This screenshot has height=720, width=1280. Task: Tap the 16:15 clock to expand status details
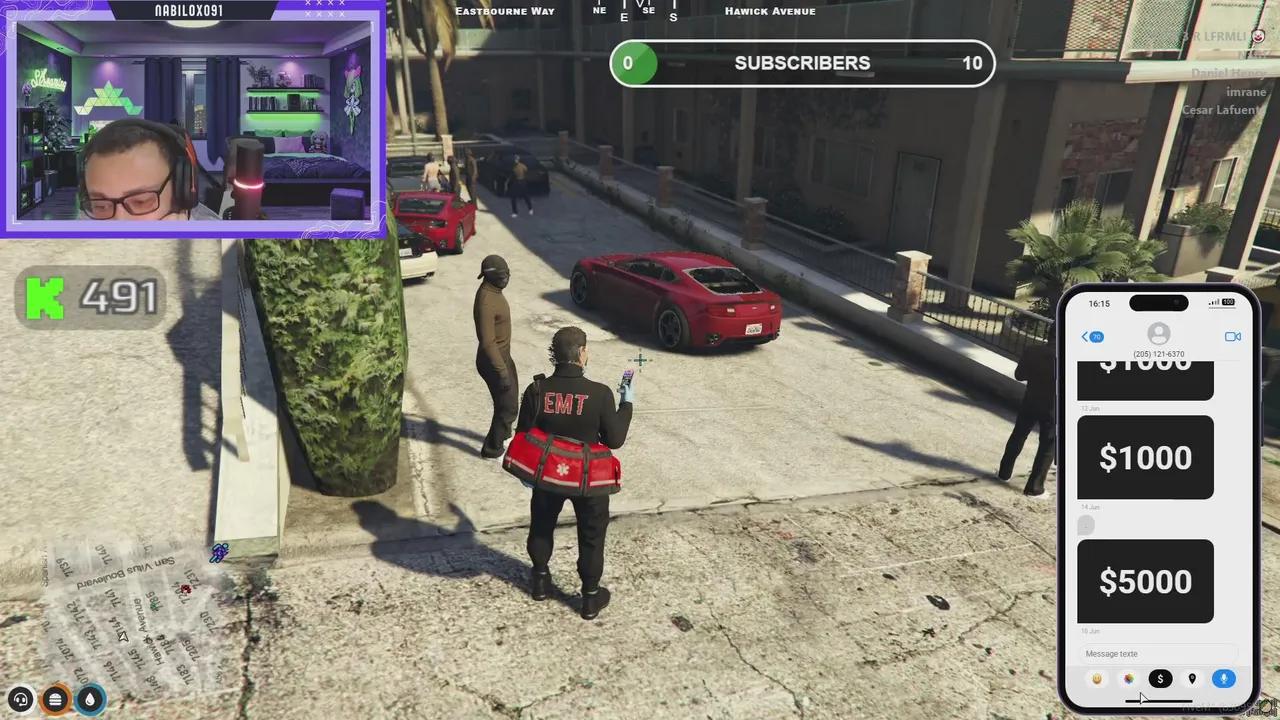1099,303
